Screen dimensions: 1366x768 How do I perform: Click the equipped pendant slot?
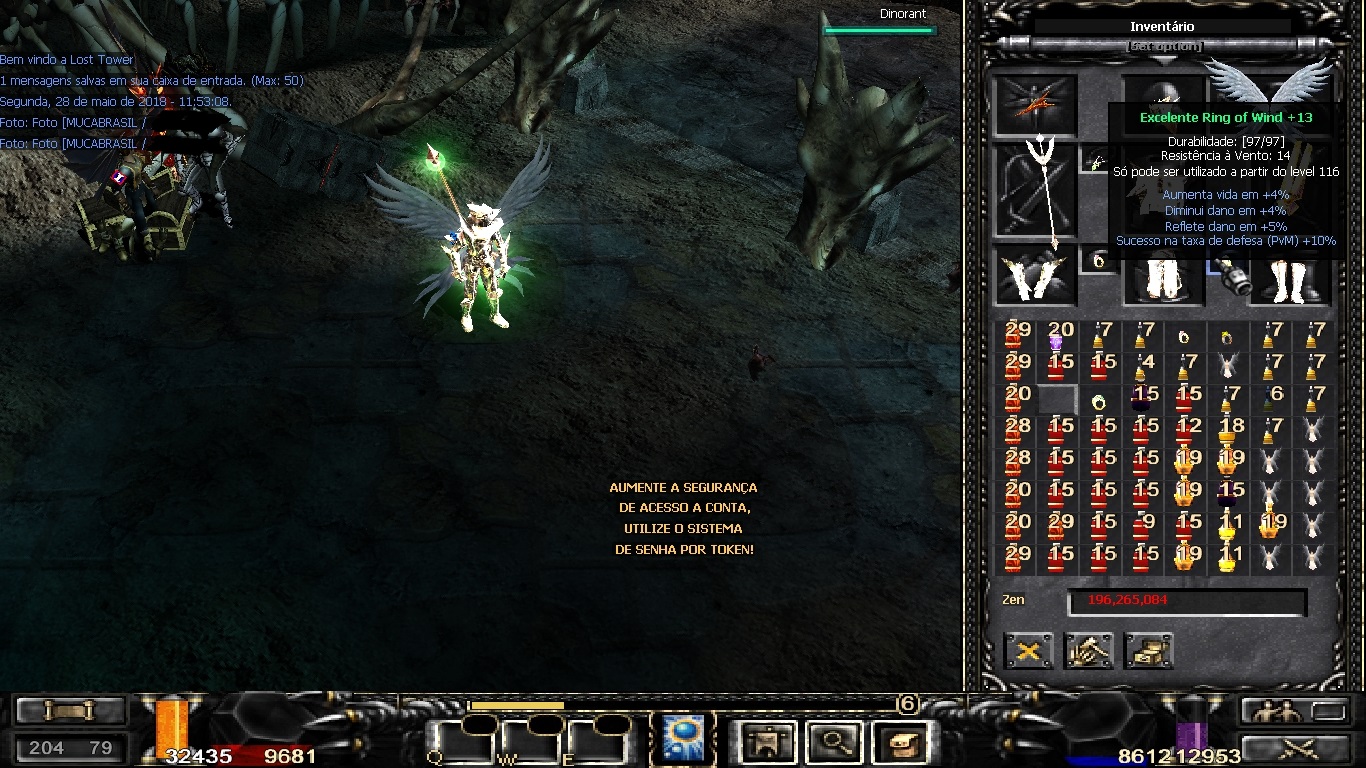(x=1098, y=160)
